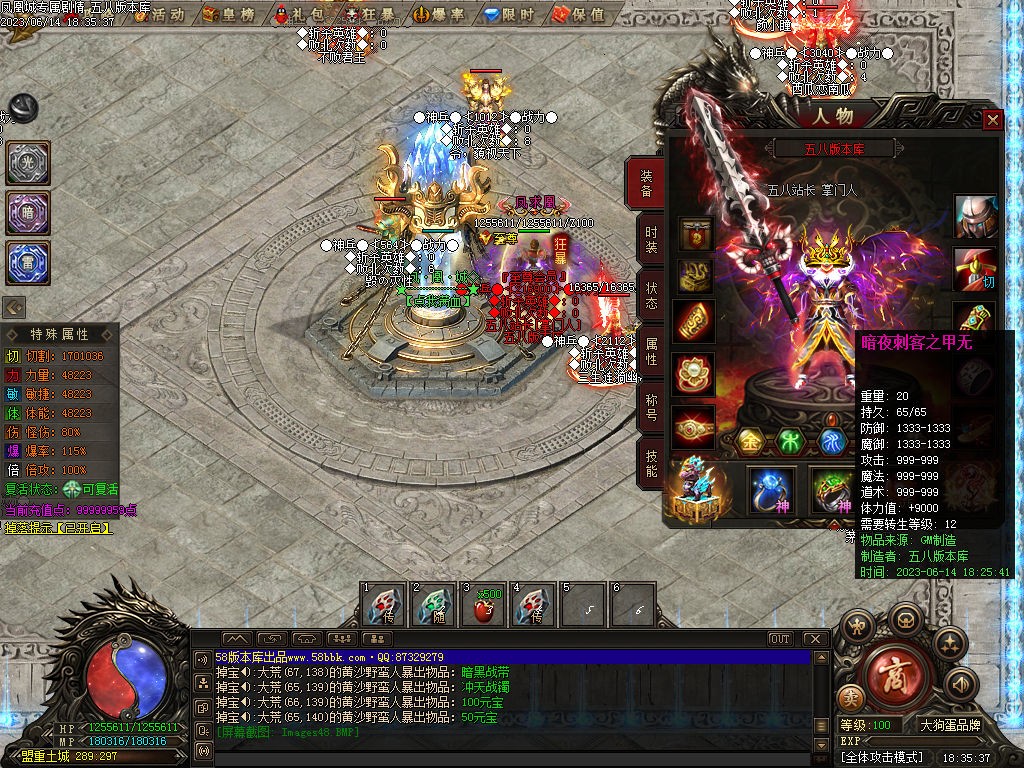Switch to the 状态 status tab

click(x=651, y=295)
